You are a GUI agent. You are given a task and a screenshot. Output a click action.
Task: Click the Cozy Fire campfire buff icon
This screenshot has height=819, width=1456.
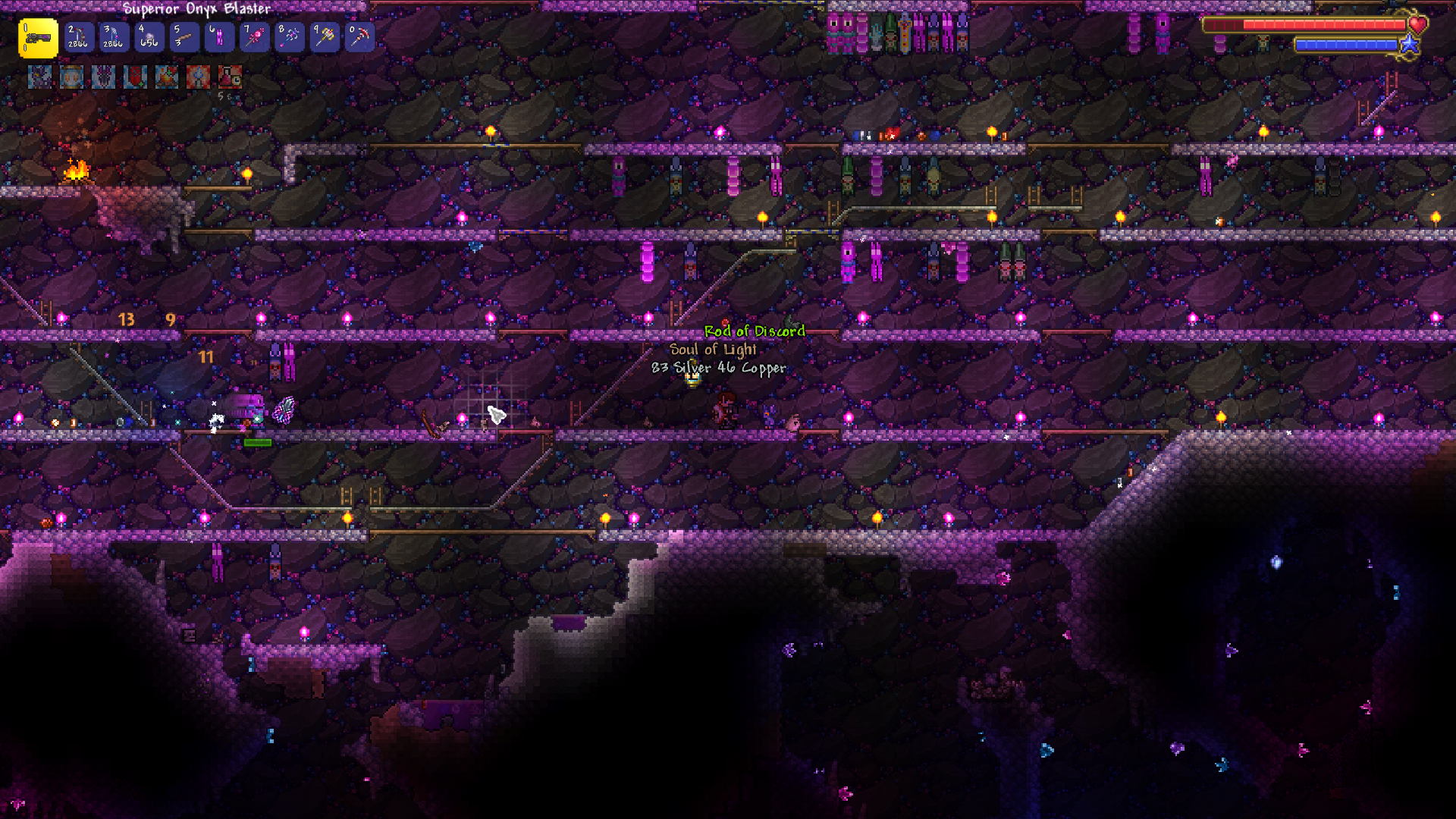[167, 77]
